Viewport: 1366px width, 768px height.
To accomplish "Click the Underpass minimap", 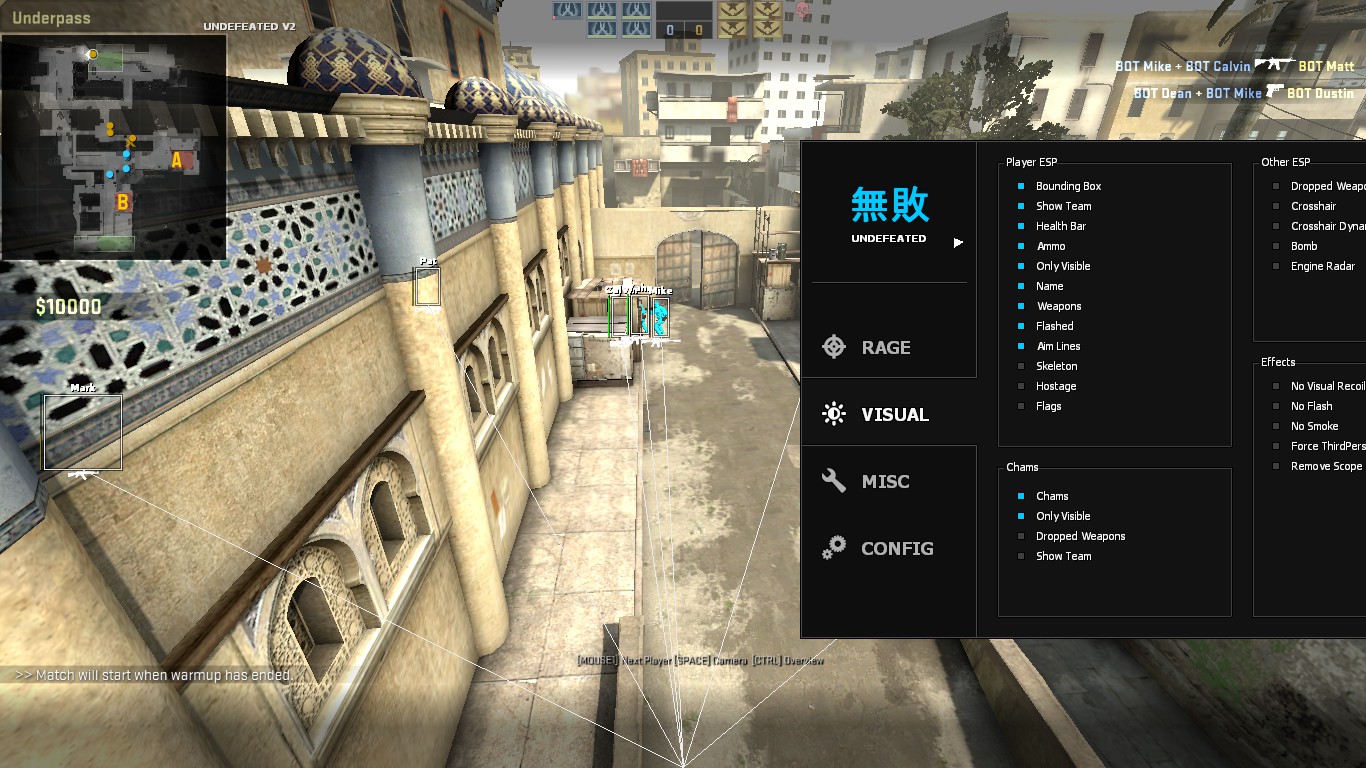I will pos(113,147).
